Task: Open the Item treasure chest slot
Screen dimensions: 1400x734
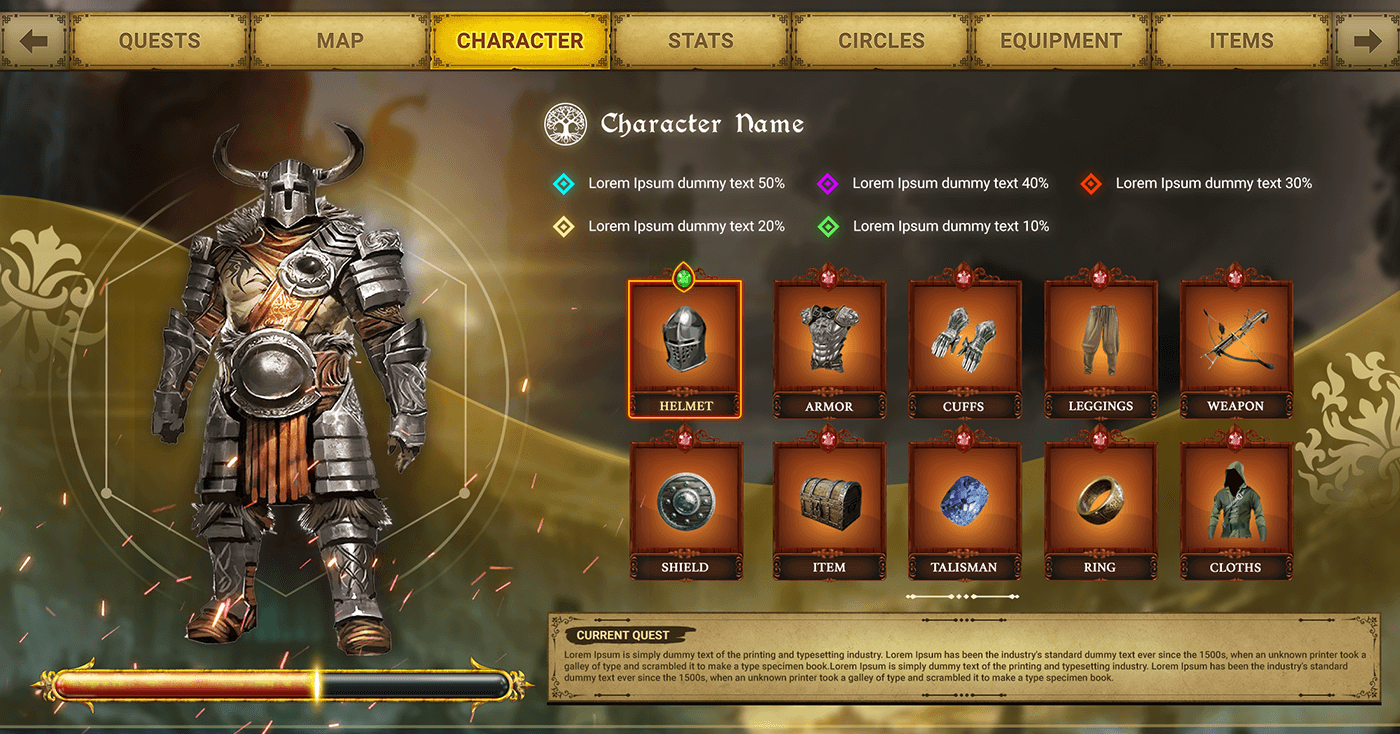Action: pyautogui.click(x=829, y=504)
